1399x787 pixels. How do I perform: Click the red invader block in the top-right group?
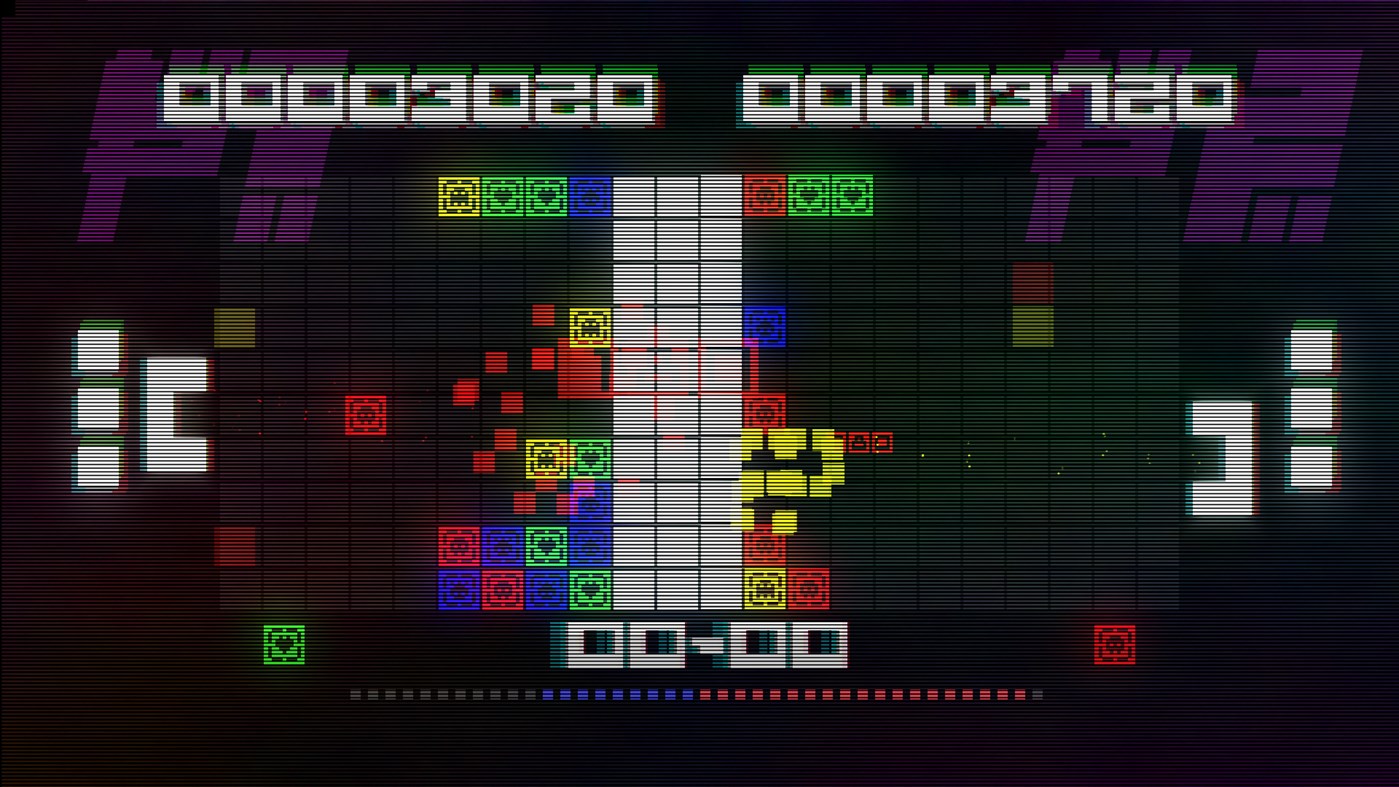(764, 195)
